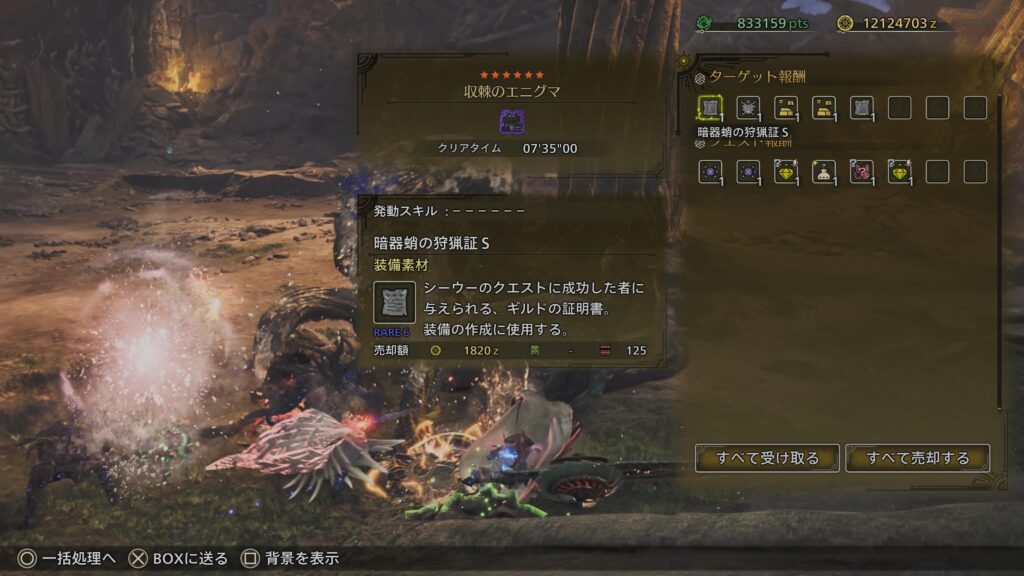Select the gray spiky monster part reward slot
This screenshot has height=576, width=1024.
[748, 108]
